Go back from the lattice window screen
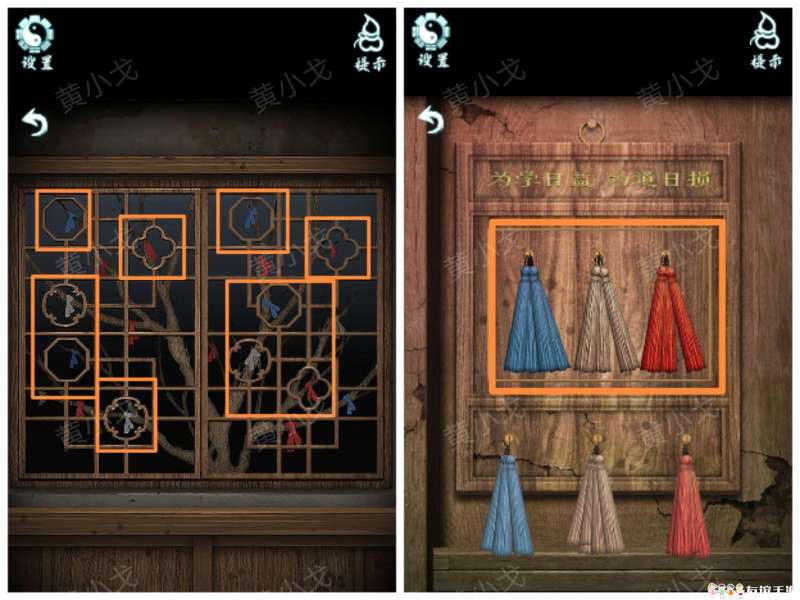Viewport: 800px width, 600px height. [35, 122]
